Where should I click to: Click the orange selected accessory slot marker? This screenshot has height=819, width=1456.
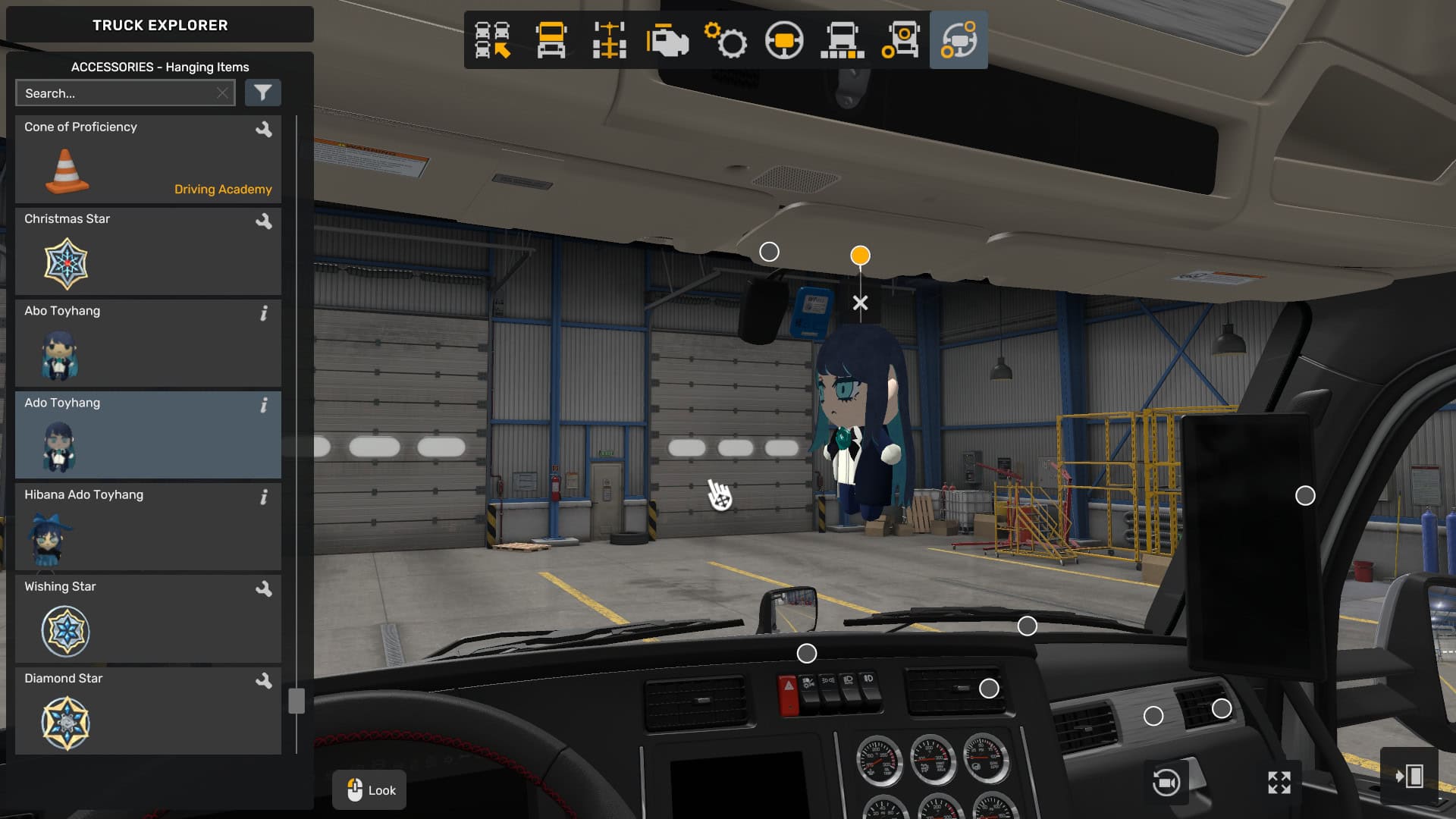coord(860,256)
